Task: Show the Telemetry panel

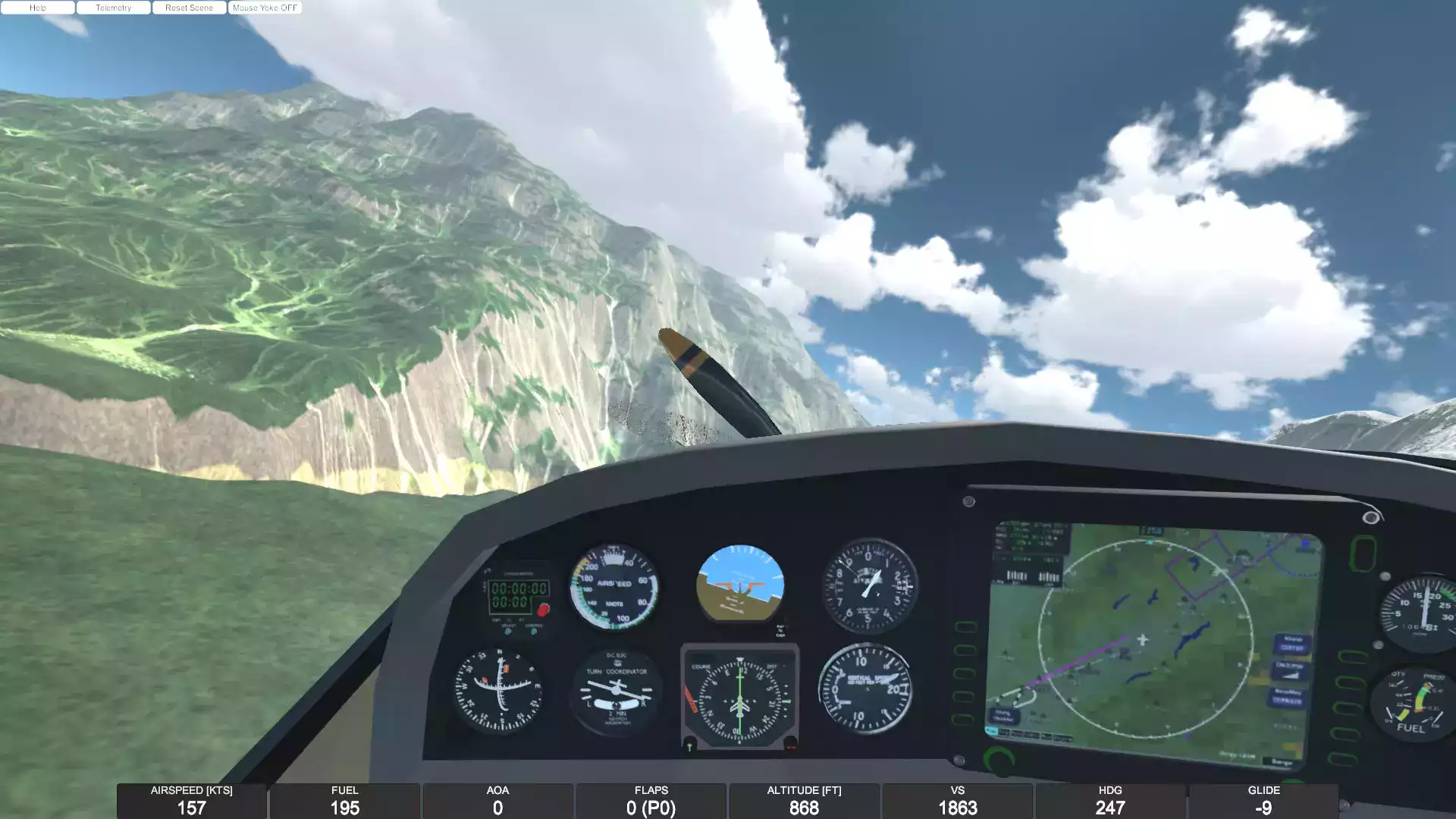Action: [114, 8]
